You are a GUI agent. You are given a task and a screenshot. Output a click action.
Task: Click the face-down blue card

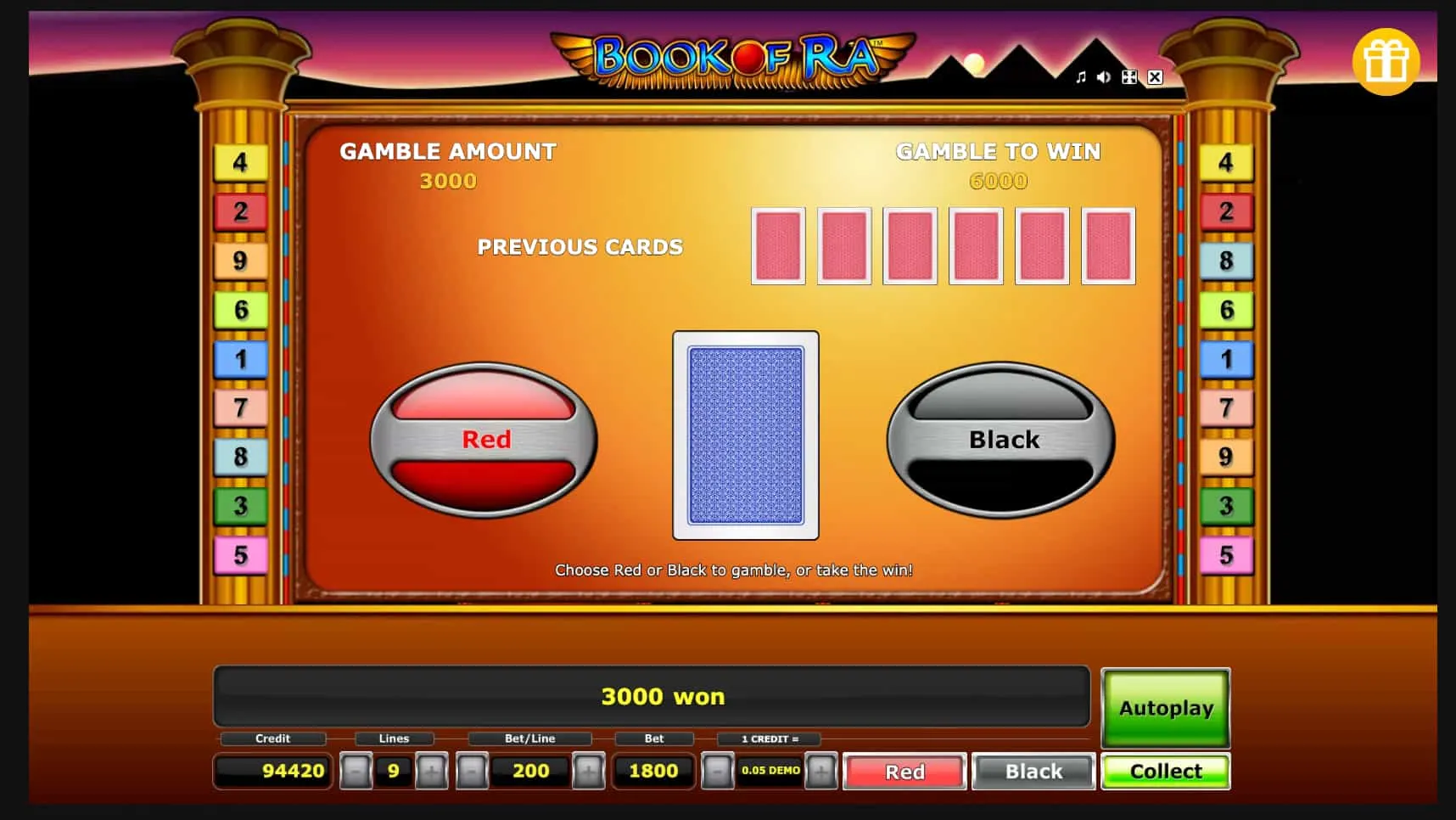pos(745,437)
